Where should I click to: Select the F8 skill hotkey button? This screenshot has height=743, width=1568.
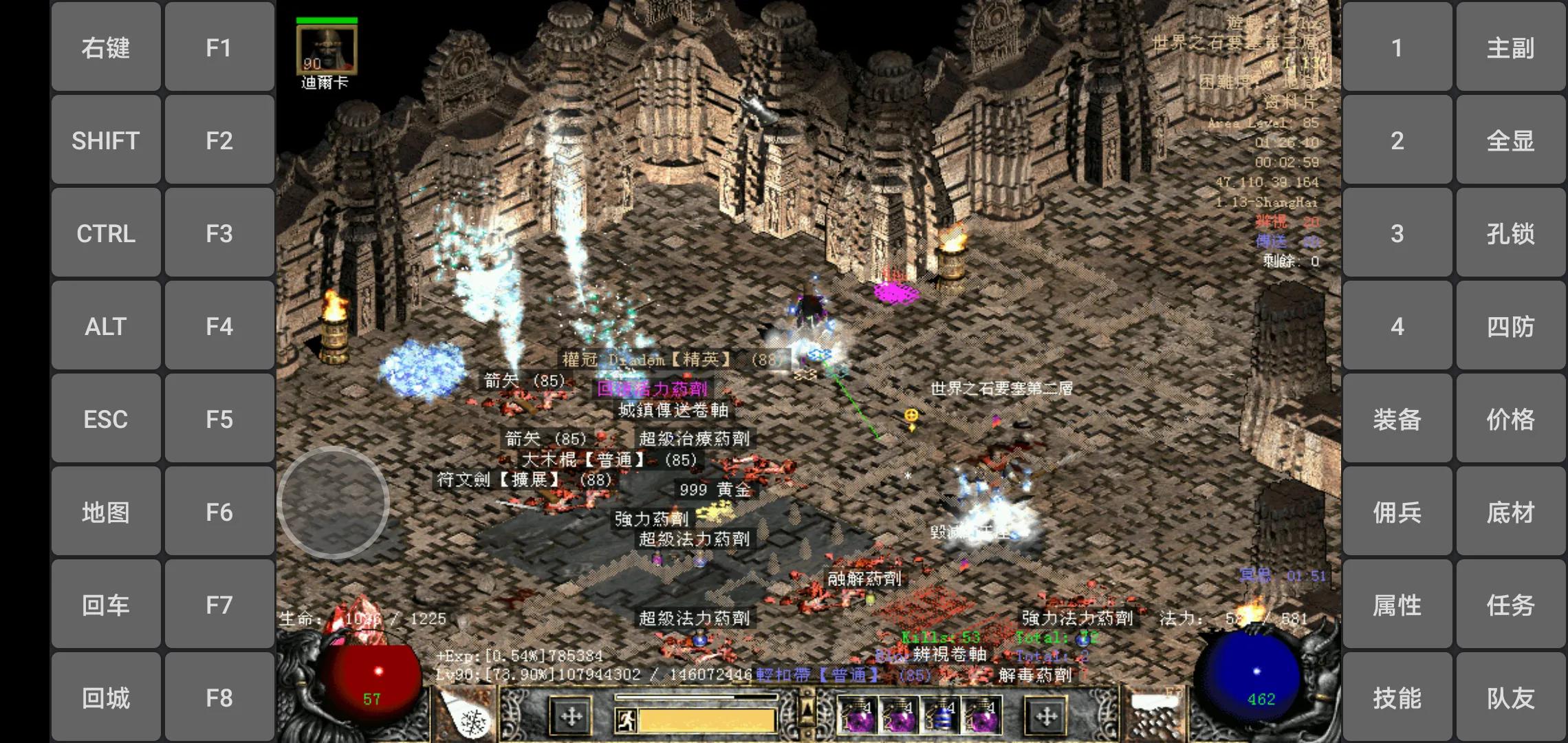click(219, 698)
